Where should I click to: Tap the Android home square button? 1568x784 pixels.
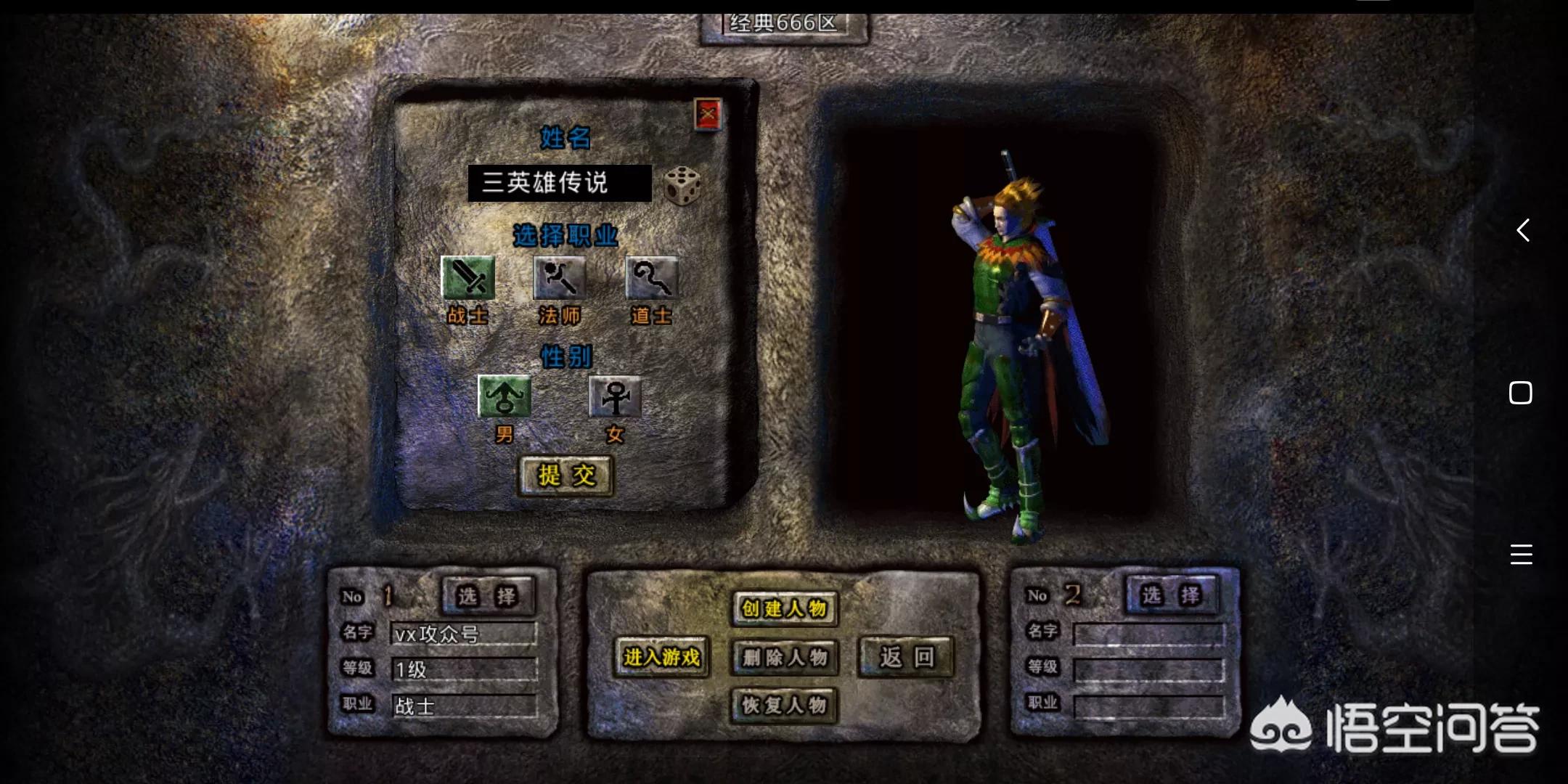tap(1521, 393)
